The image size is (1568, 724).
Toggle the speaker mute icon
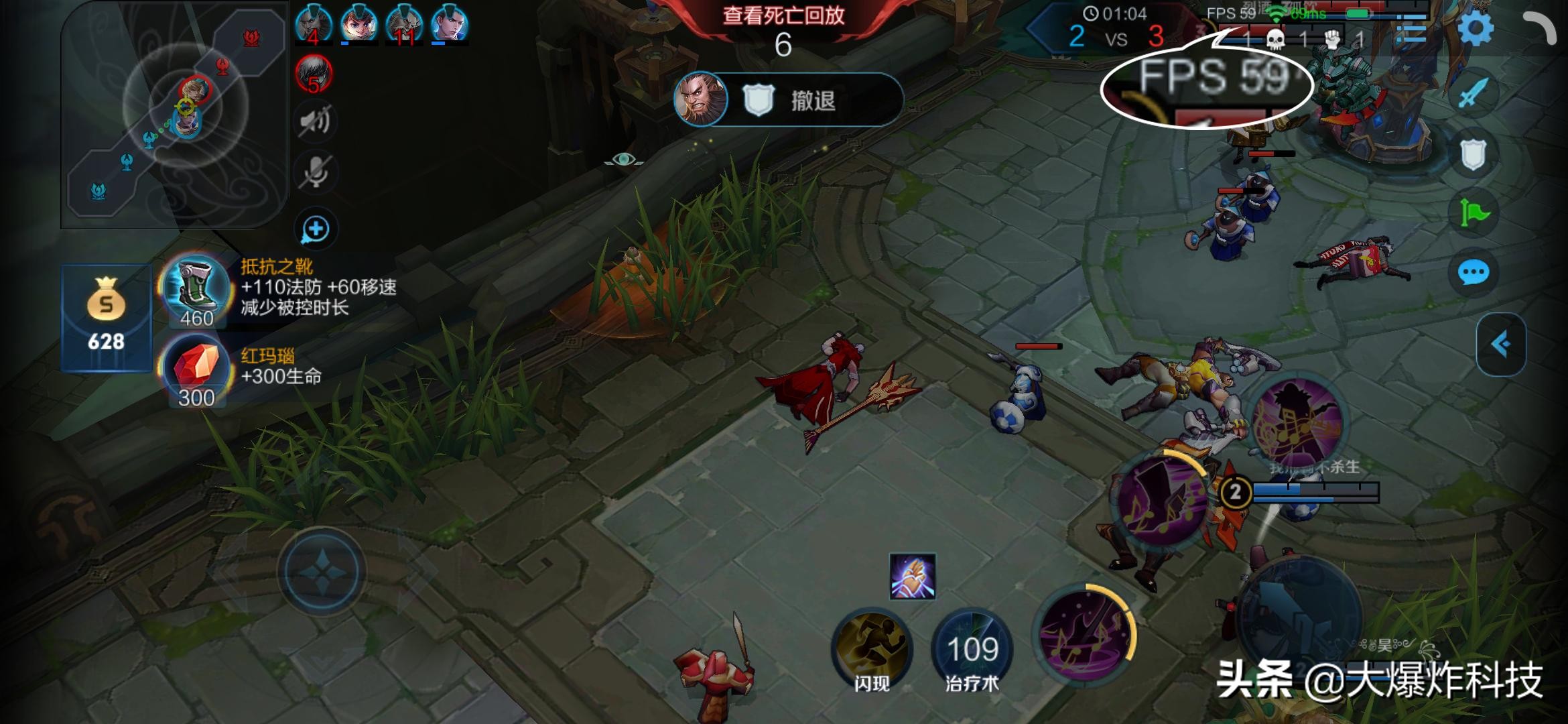point(315,121)
